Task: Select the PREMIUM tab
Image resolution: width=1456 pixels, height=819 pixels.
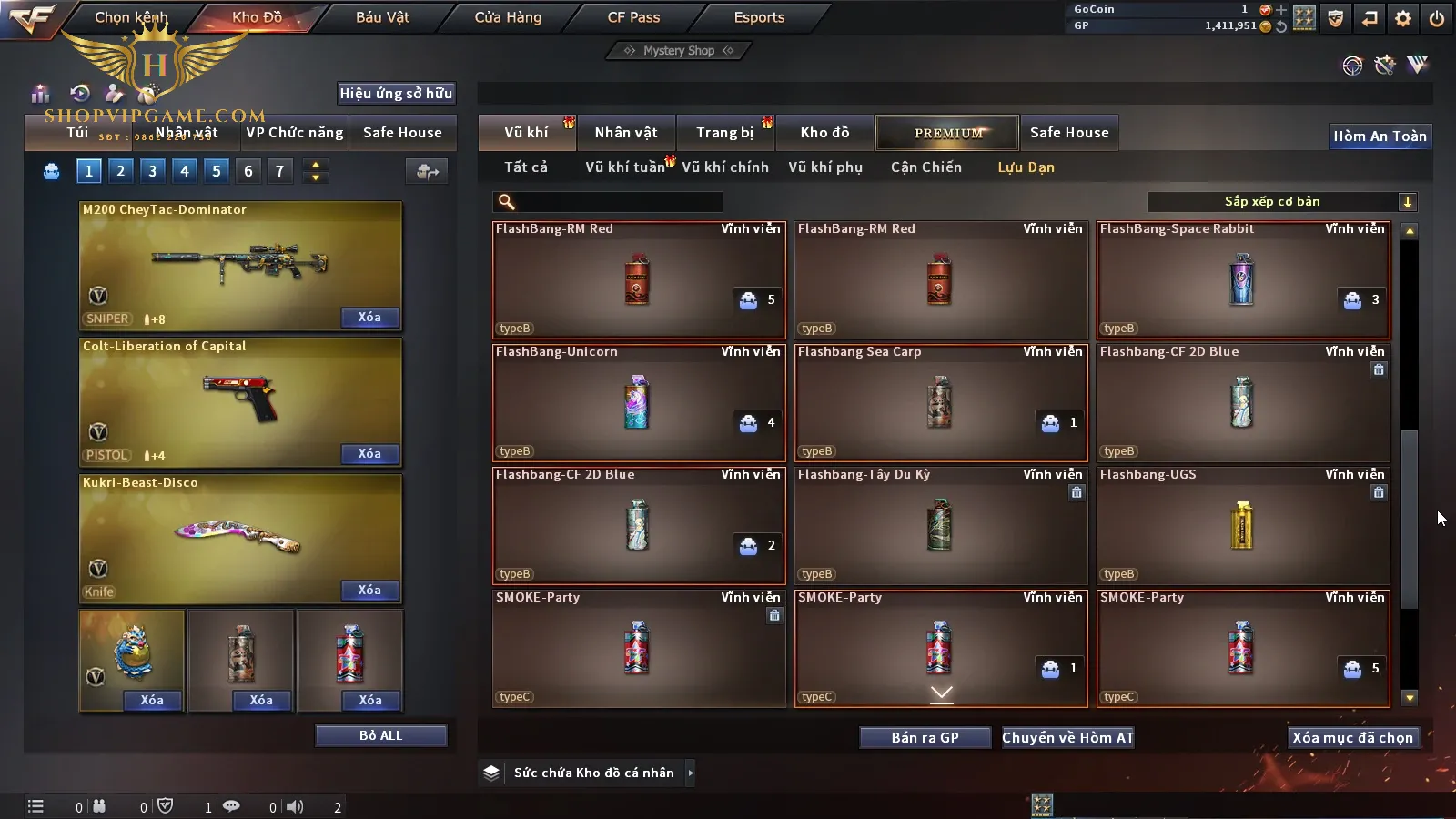Action: [947, 133]
